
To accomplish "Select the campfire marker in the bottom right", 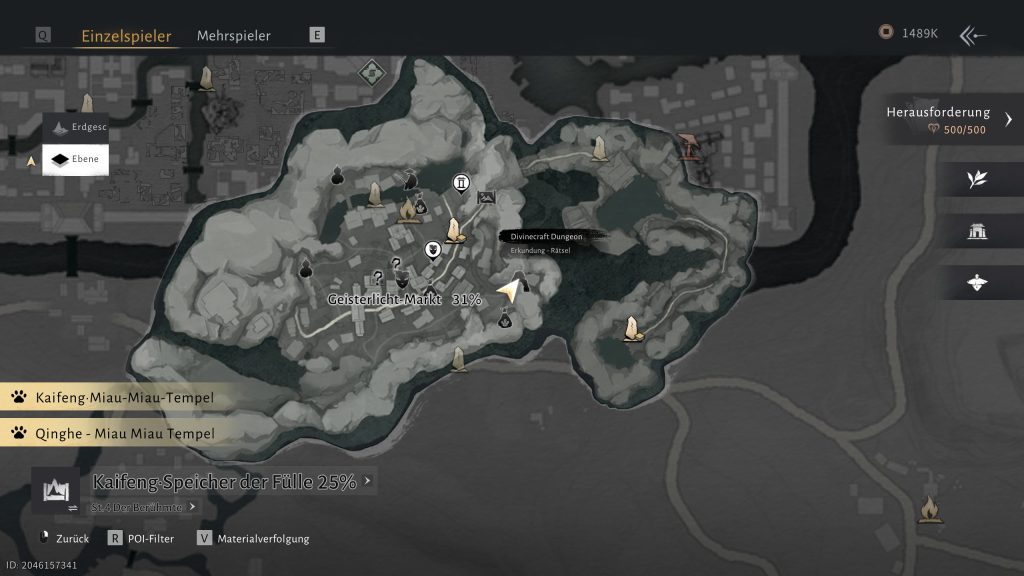I will click(x=930, y=508).
